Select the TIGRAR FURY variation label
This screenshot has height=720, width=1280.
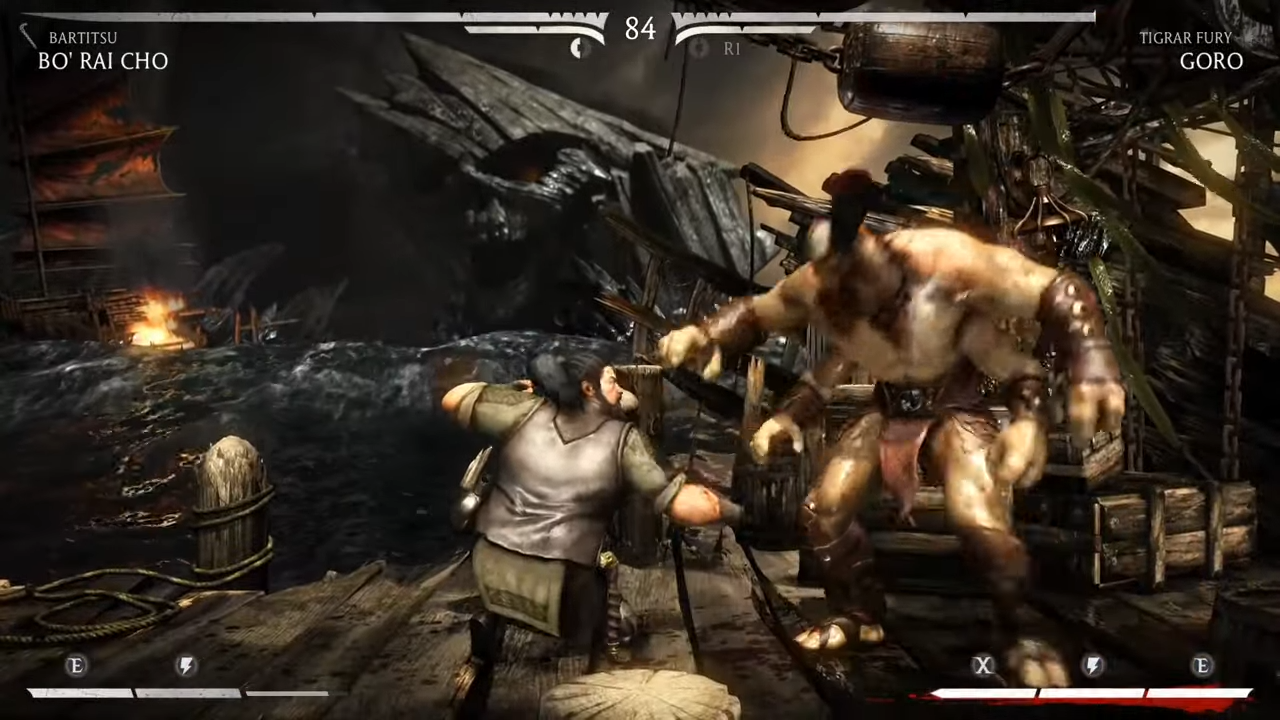[1185, 37]
